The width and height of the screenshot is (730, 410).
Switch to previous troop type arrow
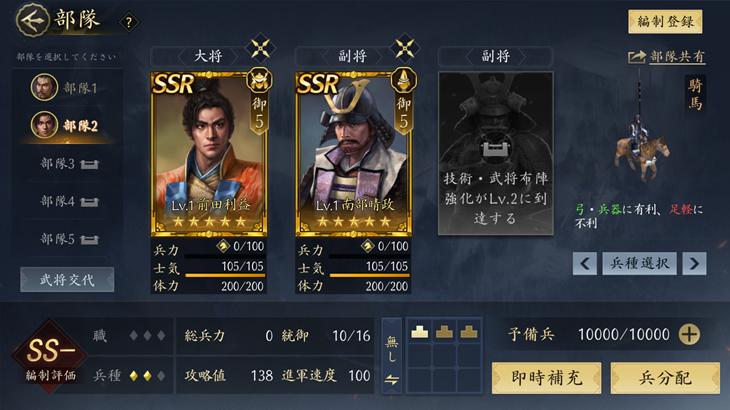[x=585, y=263]
